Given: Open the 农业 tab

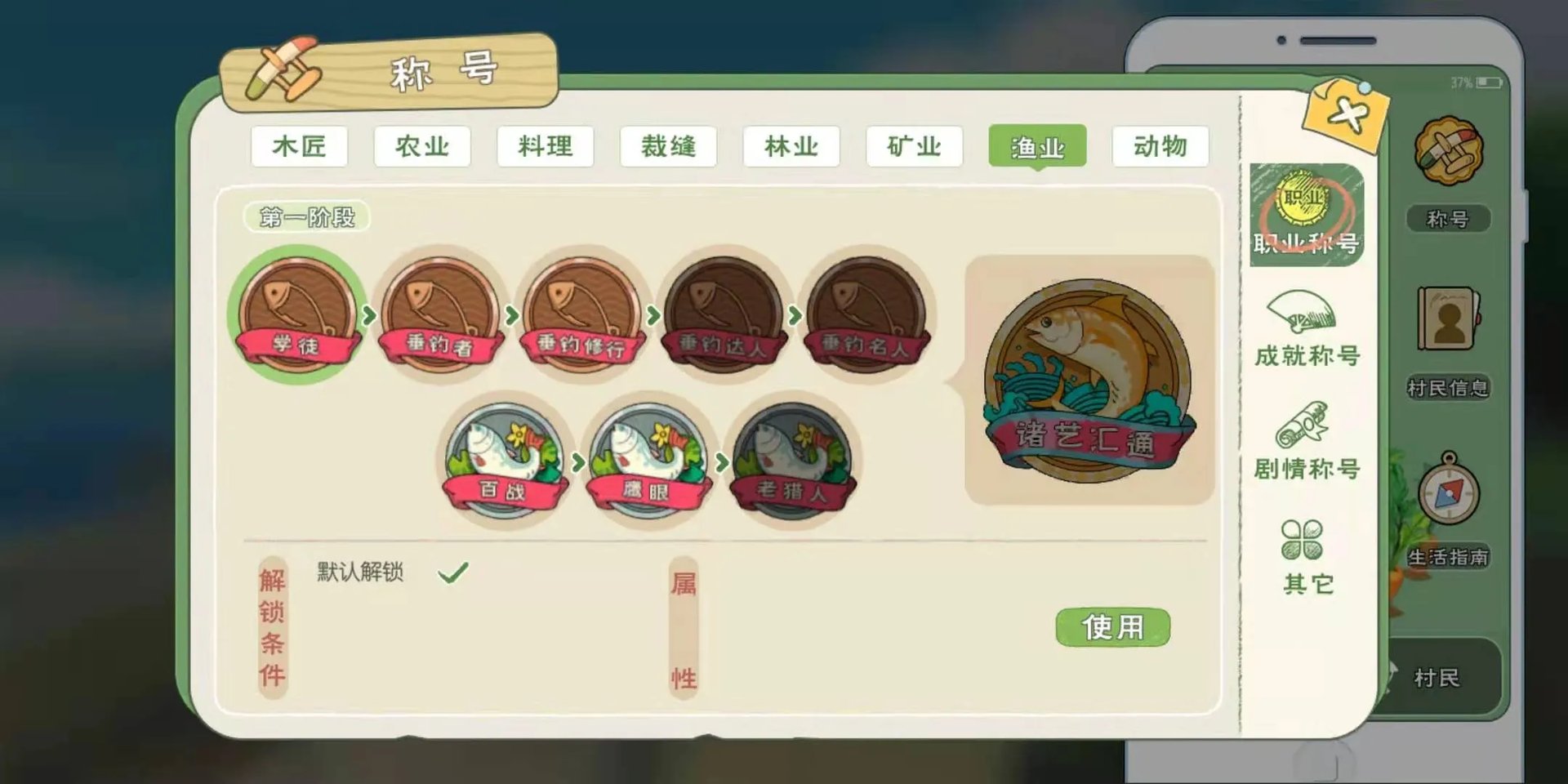Looking at the screenshot, I should pos(422,147).
